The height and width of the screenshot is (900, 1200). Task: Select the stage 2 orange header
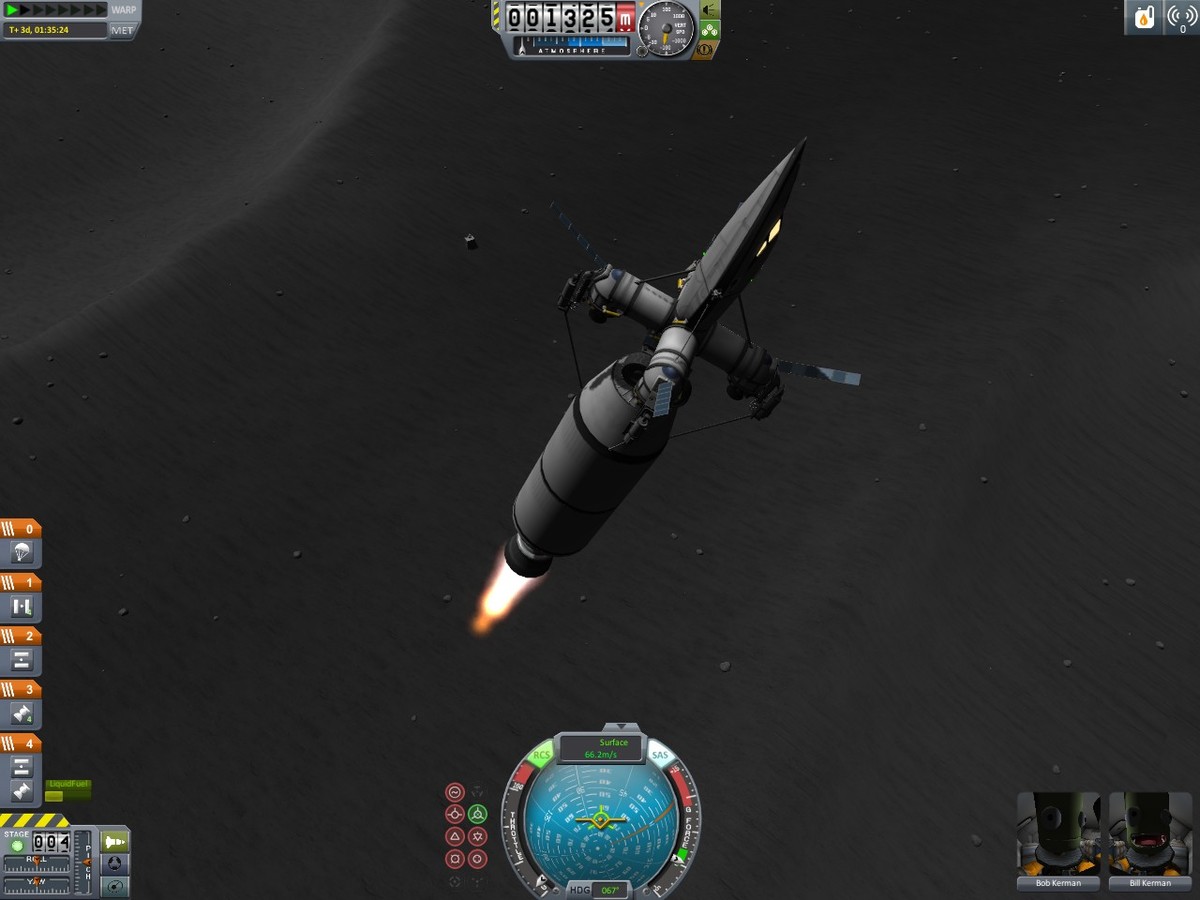click(22, 636)
